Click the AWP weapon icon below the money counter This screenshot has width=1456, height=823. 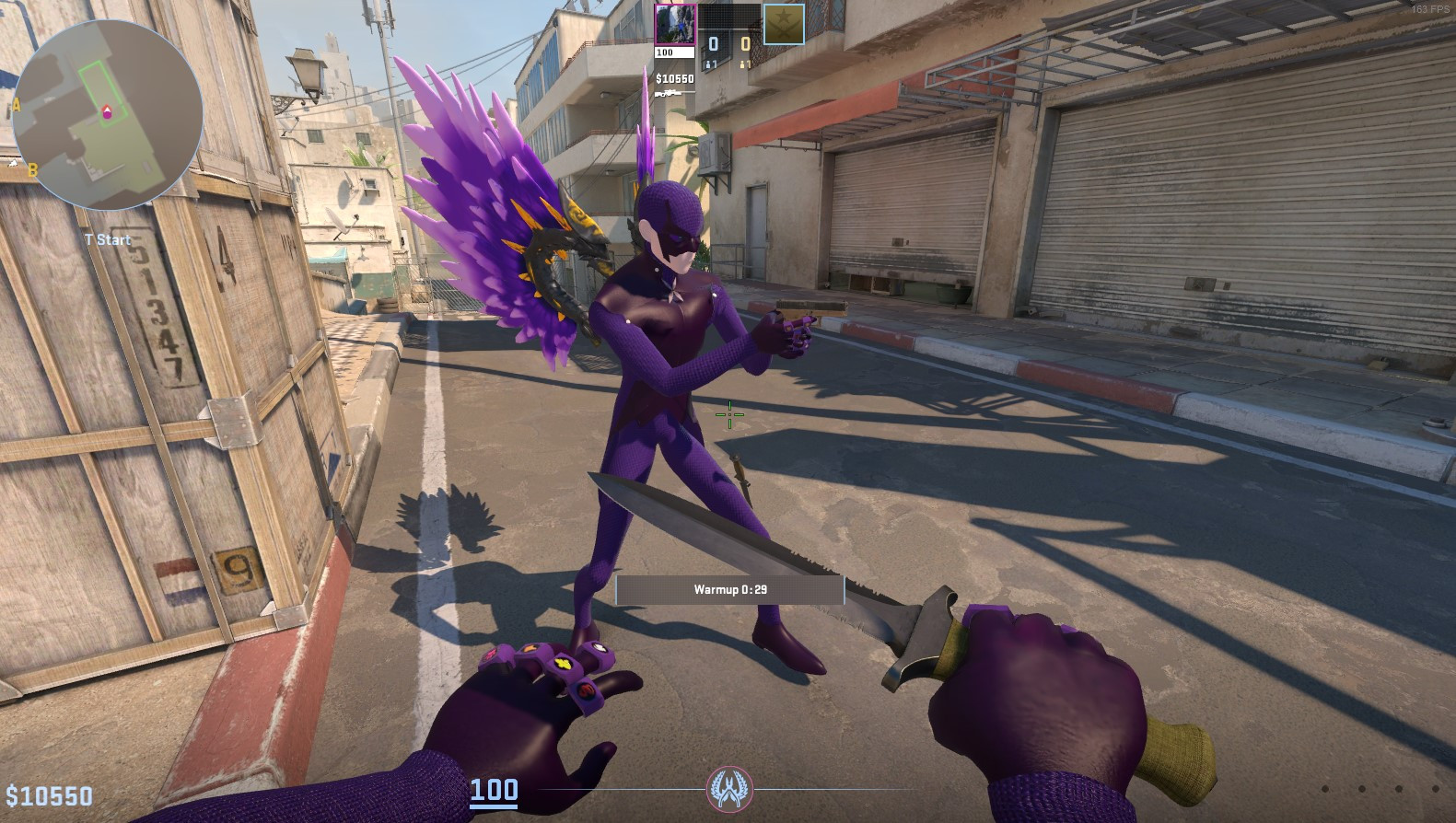click(675, 92)
